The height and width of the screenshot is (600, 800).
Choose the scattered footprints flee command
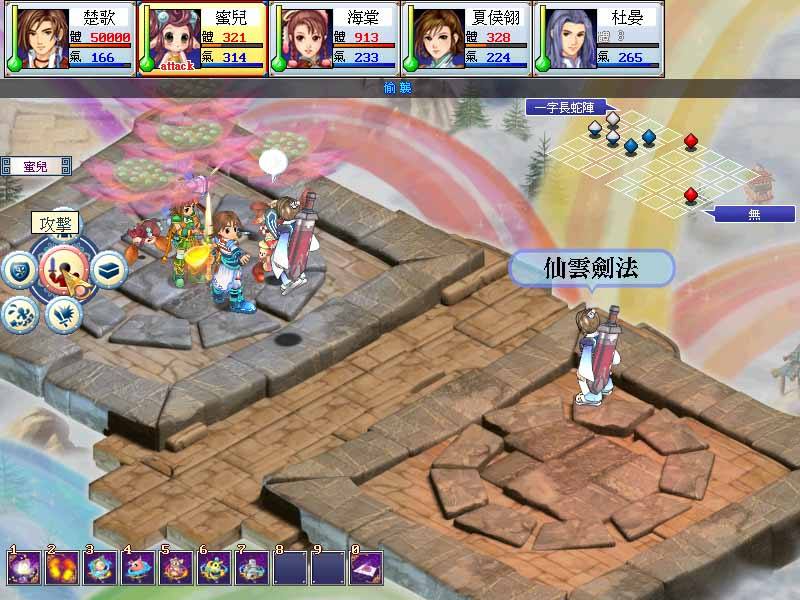[21, 314]
